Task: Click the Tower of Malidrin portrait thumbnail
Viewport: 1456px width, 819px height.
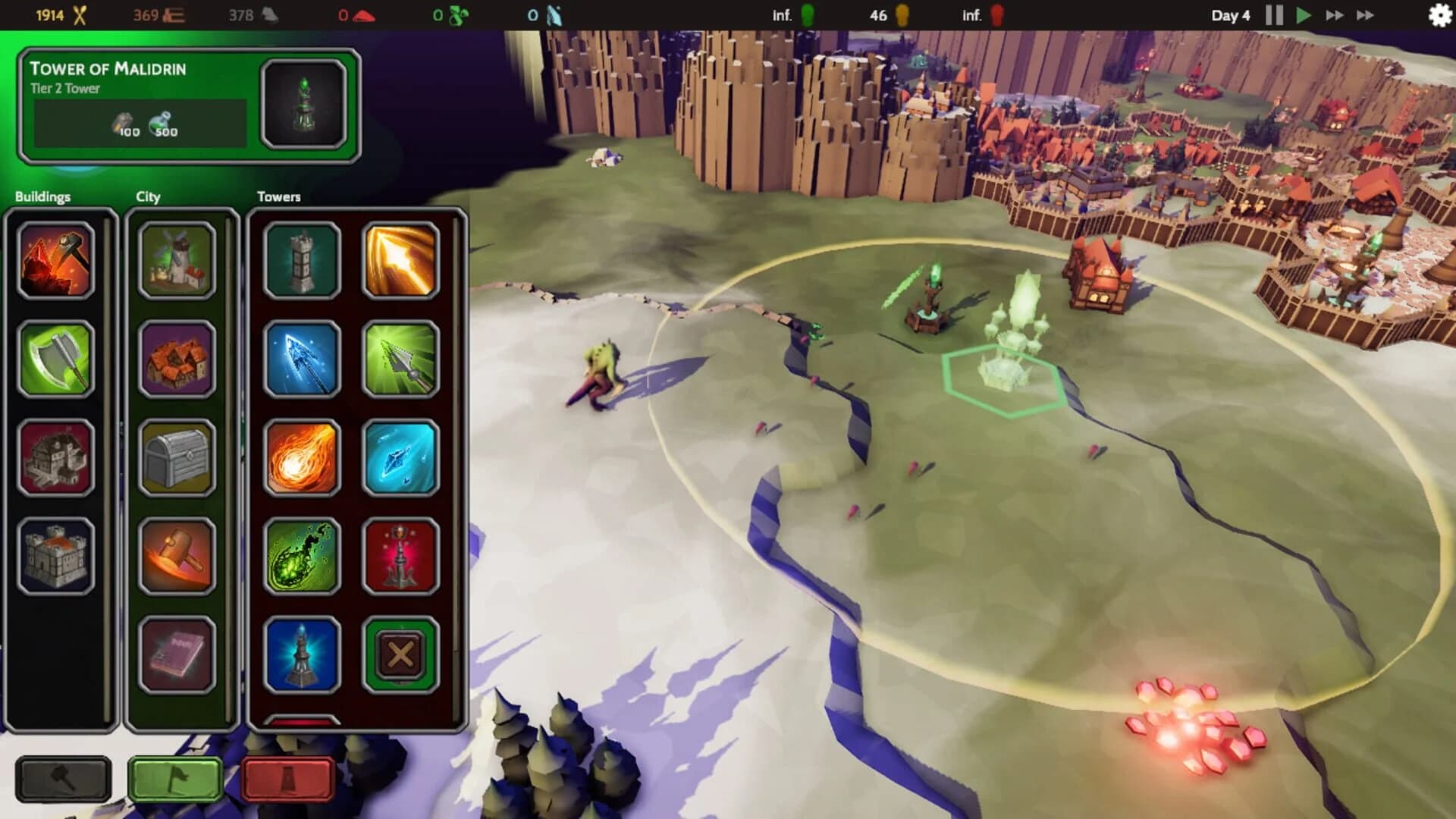Action: (304, 104)
